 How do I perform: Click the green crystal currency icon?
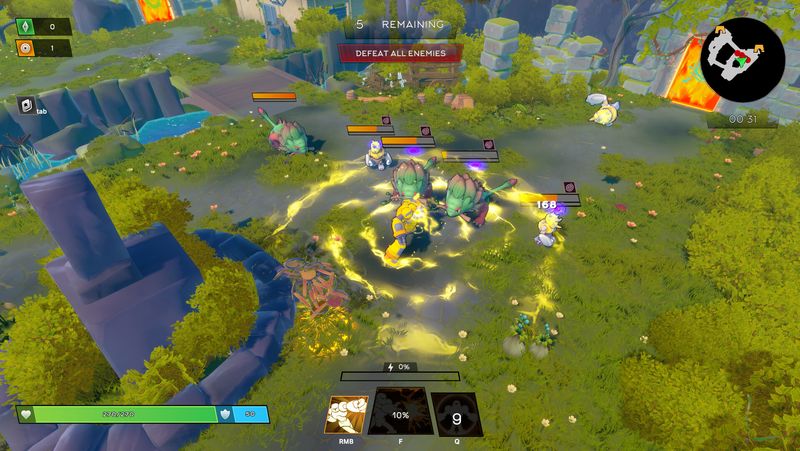pos(26,27)
